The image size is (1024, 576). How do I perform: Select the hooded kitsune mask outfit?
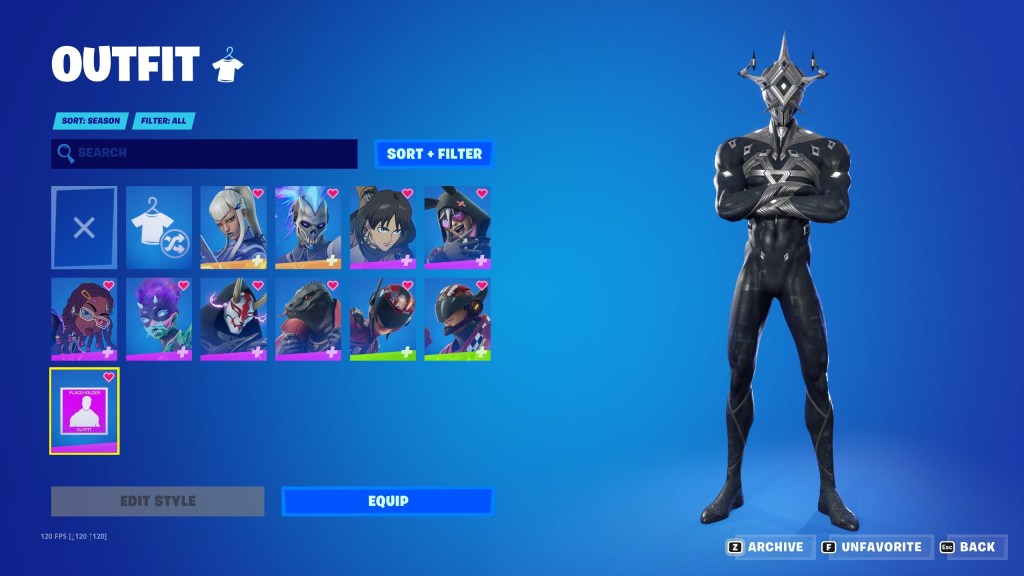click(233, 319)
